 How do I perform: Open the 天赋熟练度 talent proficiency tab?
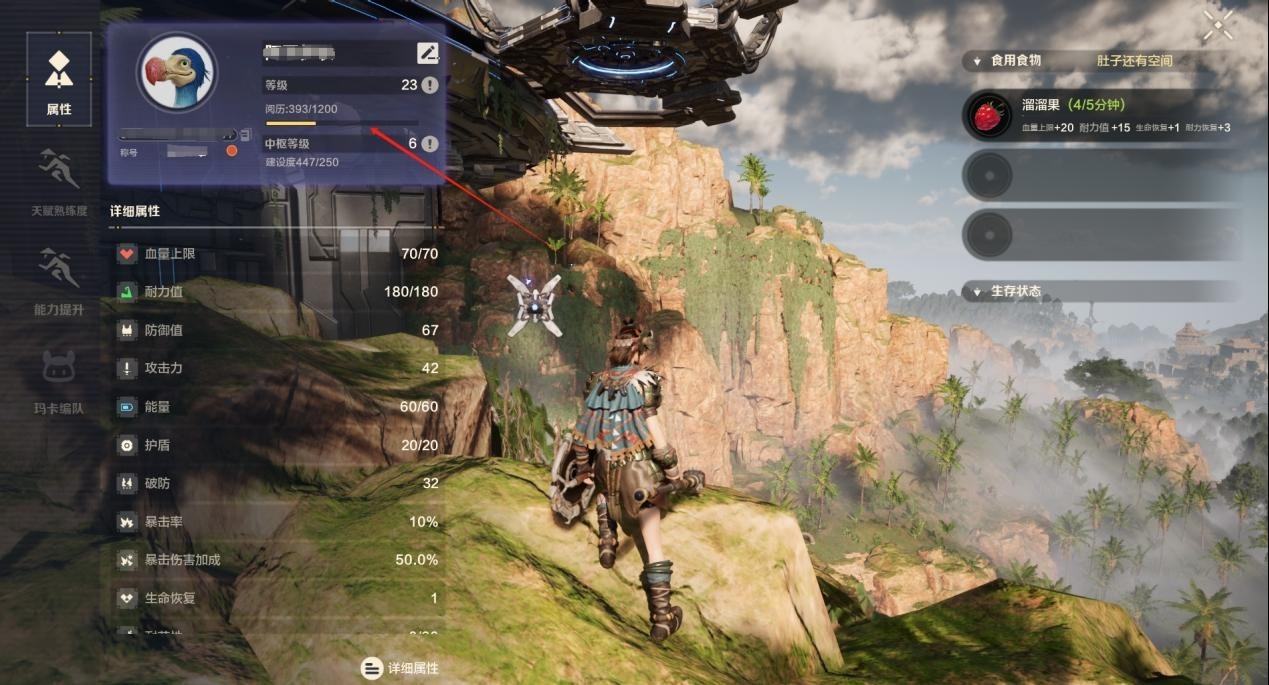click(59, 180)
